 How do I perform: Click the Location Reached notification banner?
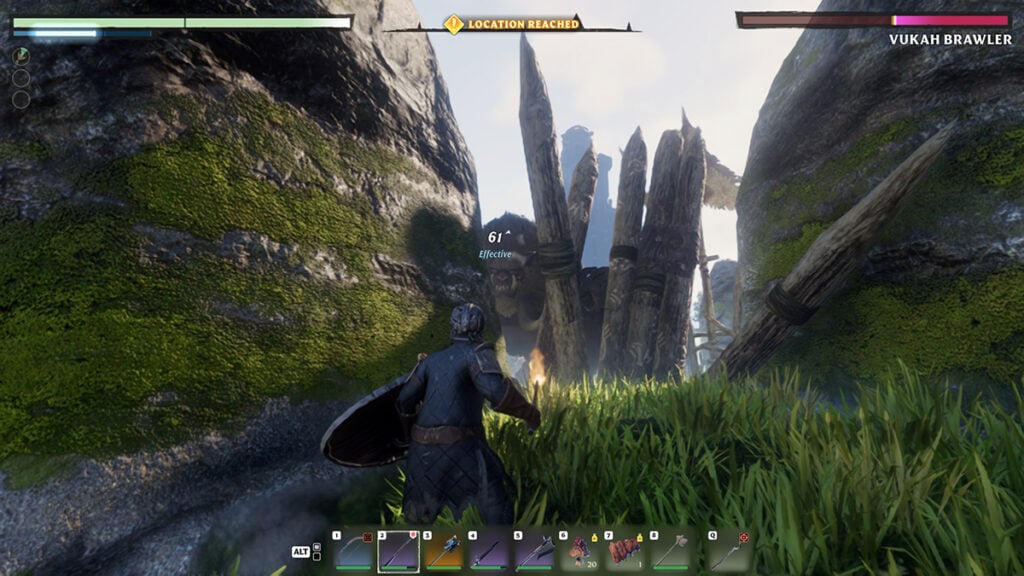point(513,23)
